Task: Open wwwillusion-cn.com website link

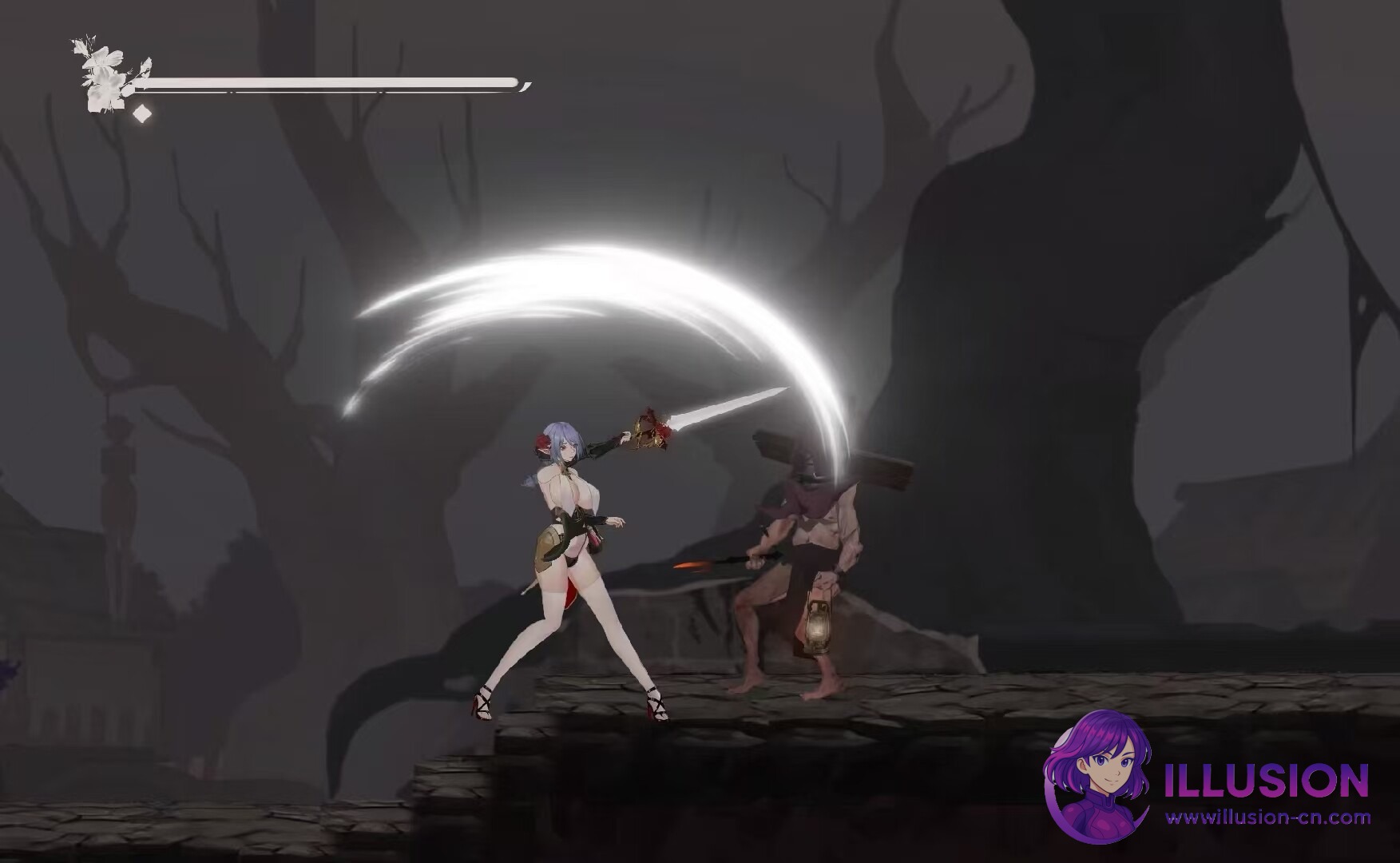Action: [x=1270, y=819]
